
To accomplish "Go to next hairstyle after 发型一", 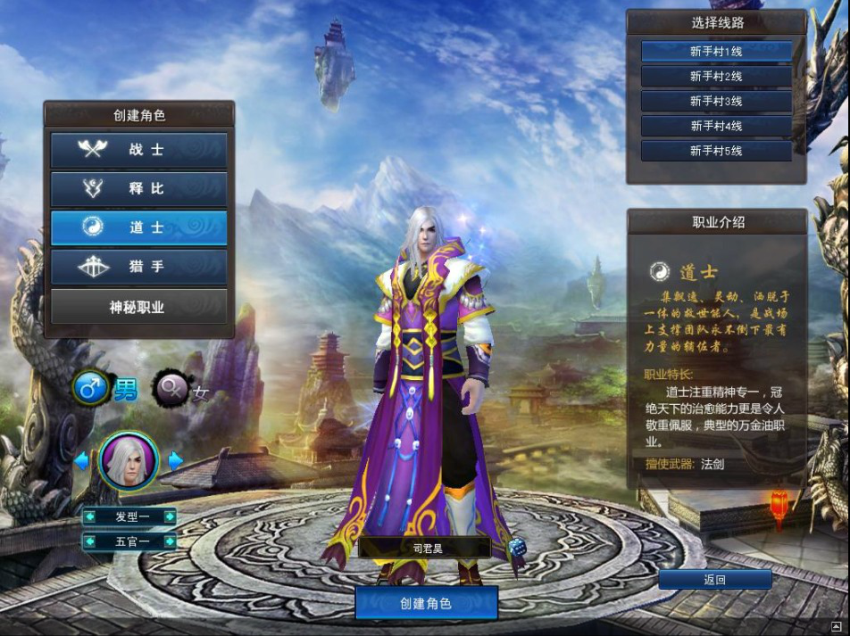I will point(169,517).
